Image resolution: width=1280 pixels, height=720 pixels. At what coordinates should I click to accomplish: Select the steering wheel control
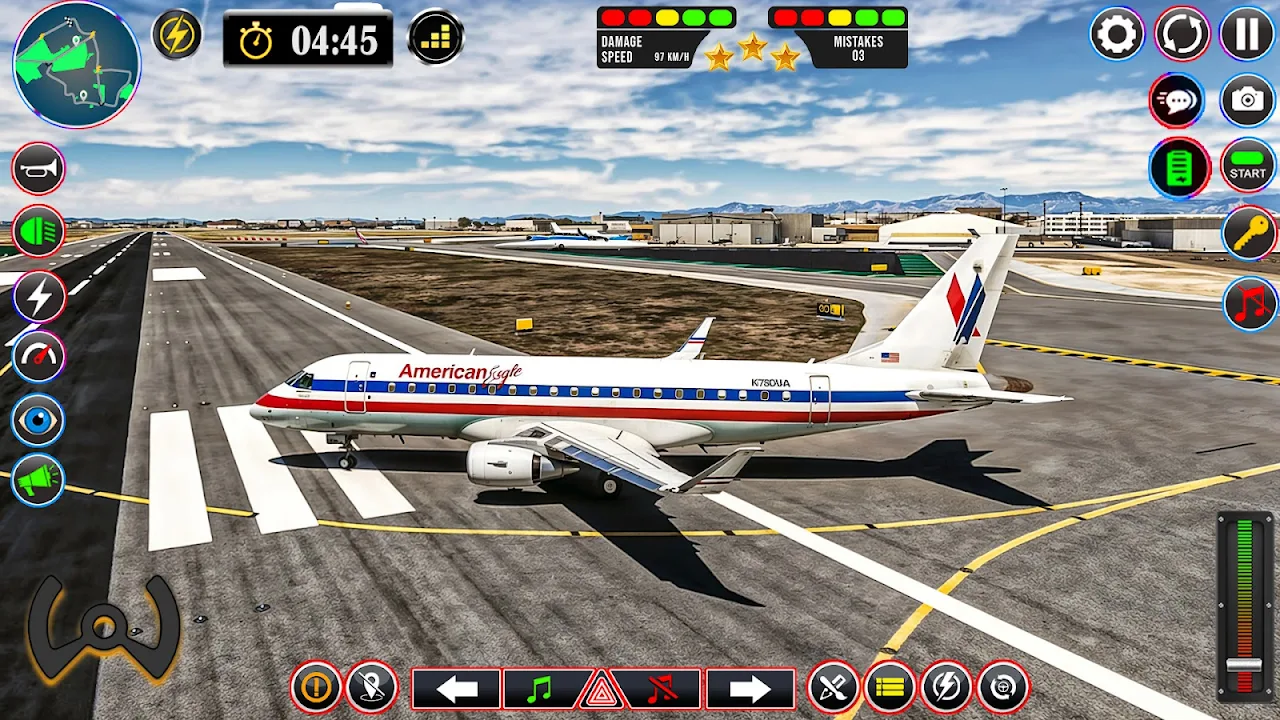[x=104, y=627]
